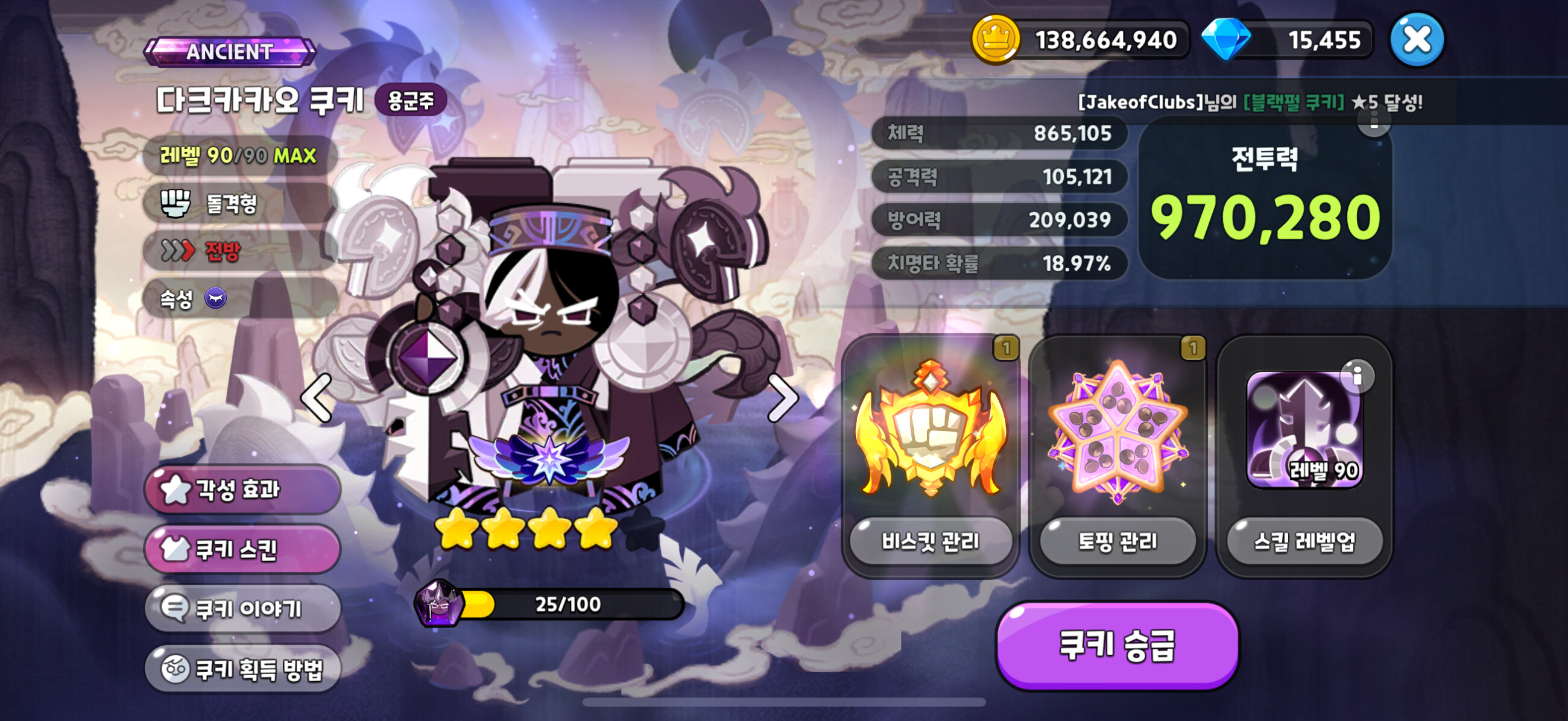This screenshot has height=721, width=1568.
Task: Switch to the next cookie arrow
Action: coord(782,398)
